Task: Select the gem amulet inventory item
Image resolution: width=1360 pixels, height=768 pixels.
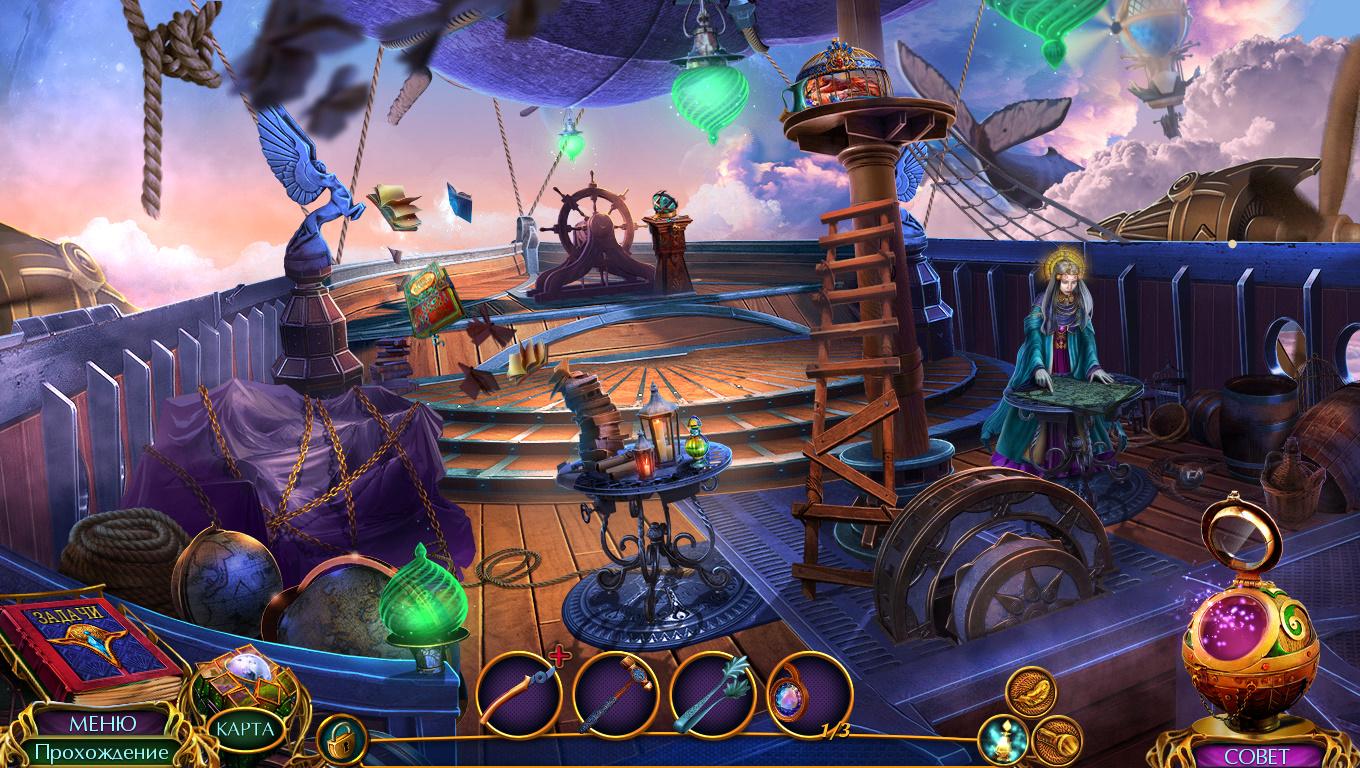Action: coord(808,693)
